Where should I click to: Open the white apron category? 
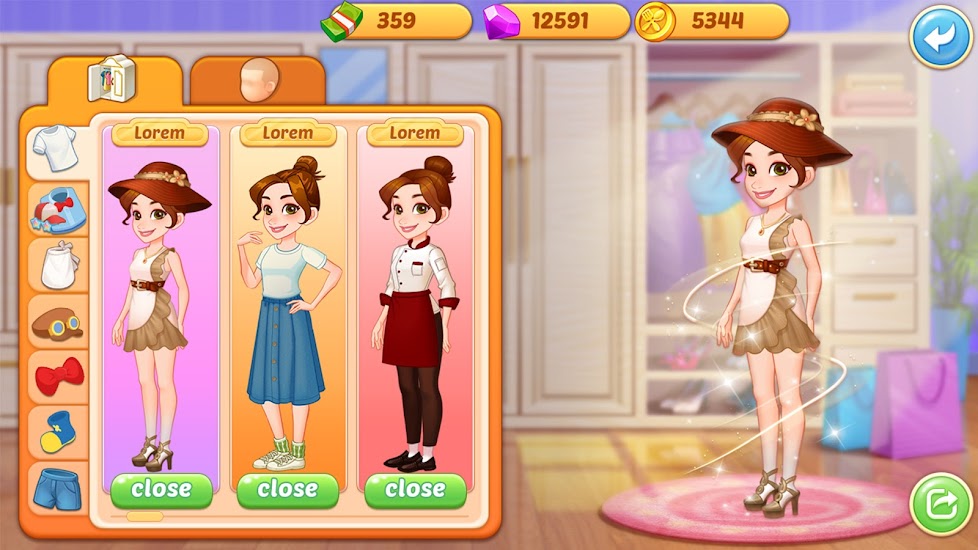click(57, 265)
